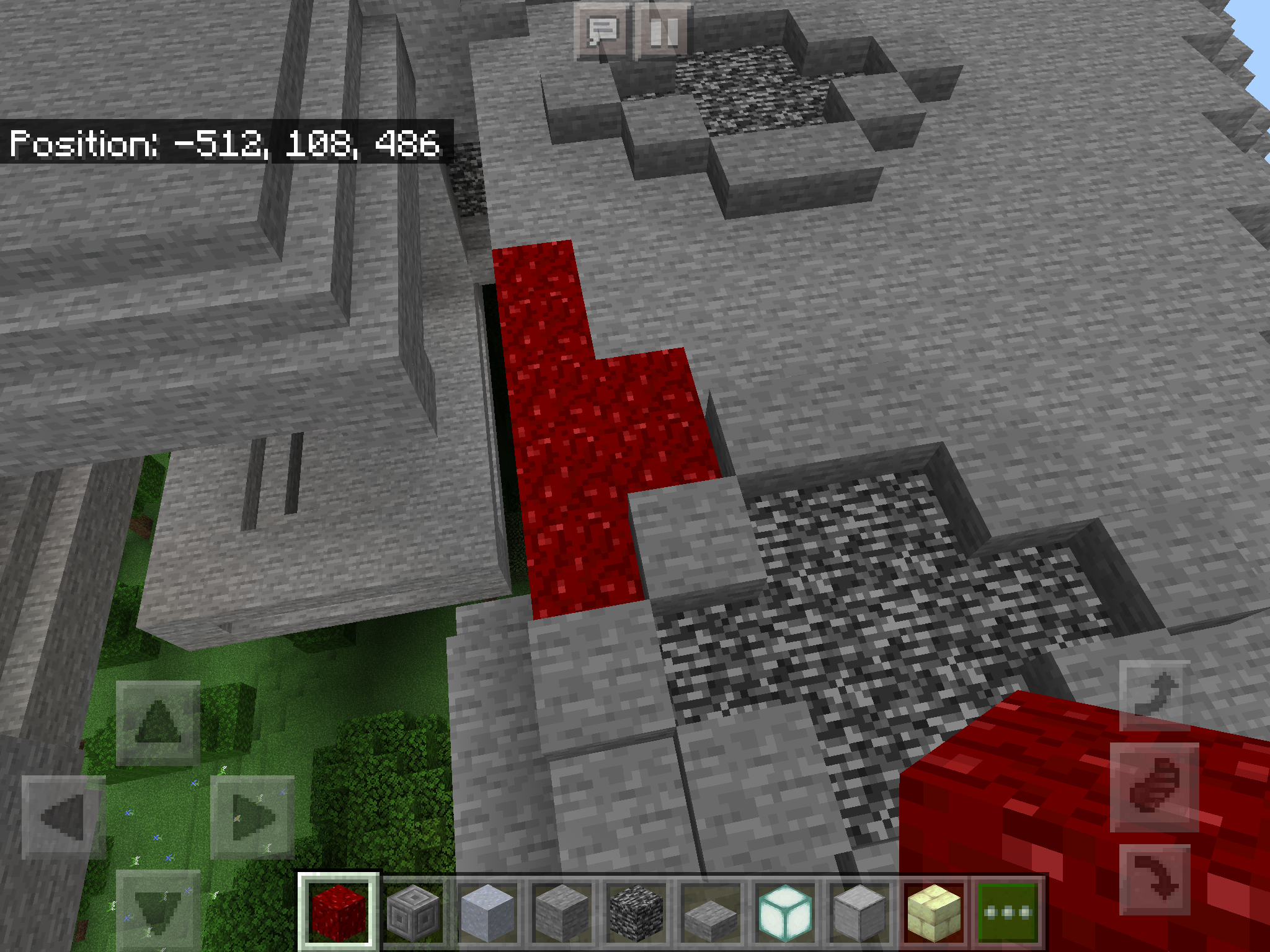Choose the pale blue-white clay block slot
Screen dimensions: 1270x952
click(487, 912)
